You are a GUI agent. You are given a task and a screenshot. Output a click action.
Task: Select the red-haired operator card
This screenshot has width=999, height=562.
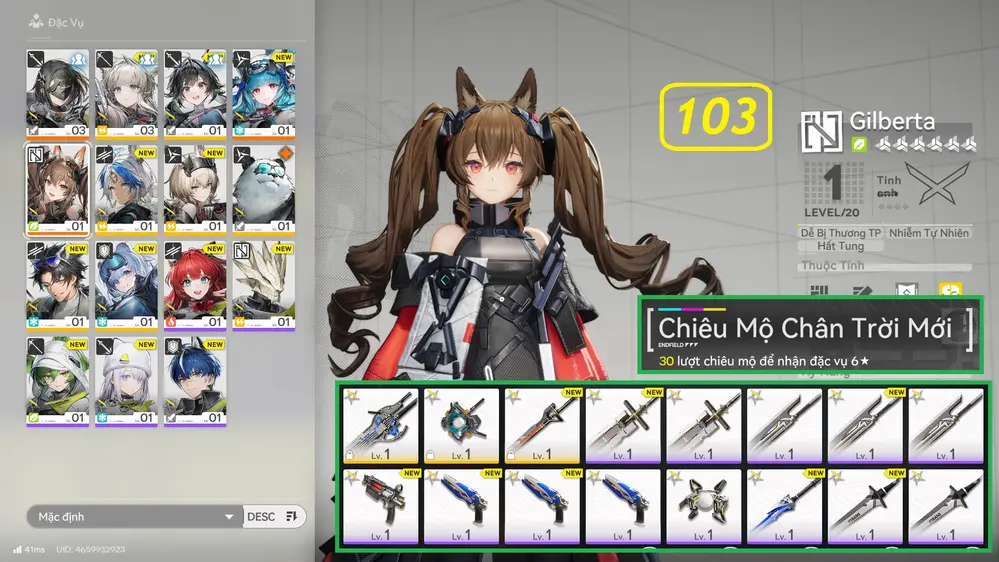pyautogui.click(x=195, y=283)
